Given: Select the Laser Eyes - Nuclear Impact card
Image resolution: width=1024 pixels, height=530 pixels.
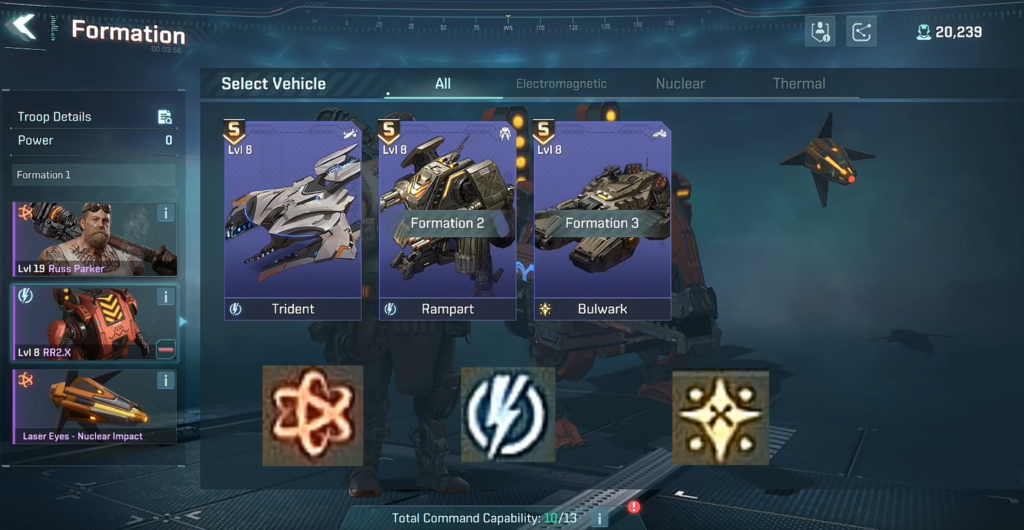Looking at the screenshot, I should tap(85, 406).
